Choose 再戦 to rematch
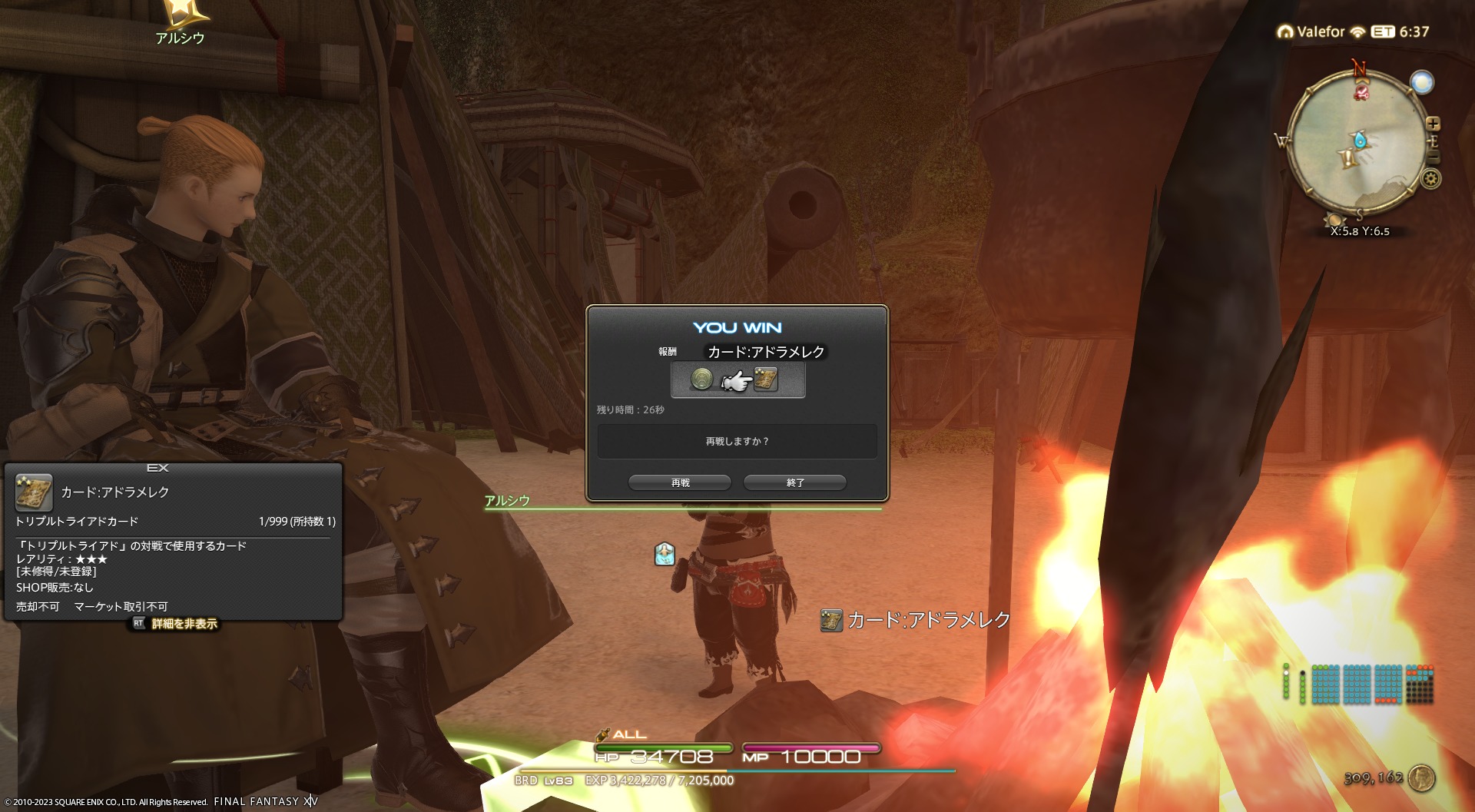Image resolution: width=1475 pixels, height=812 pixels. [680, 482]
